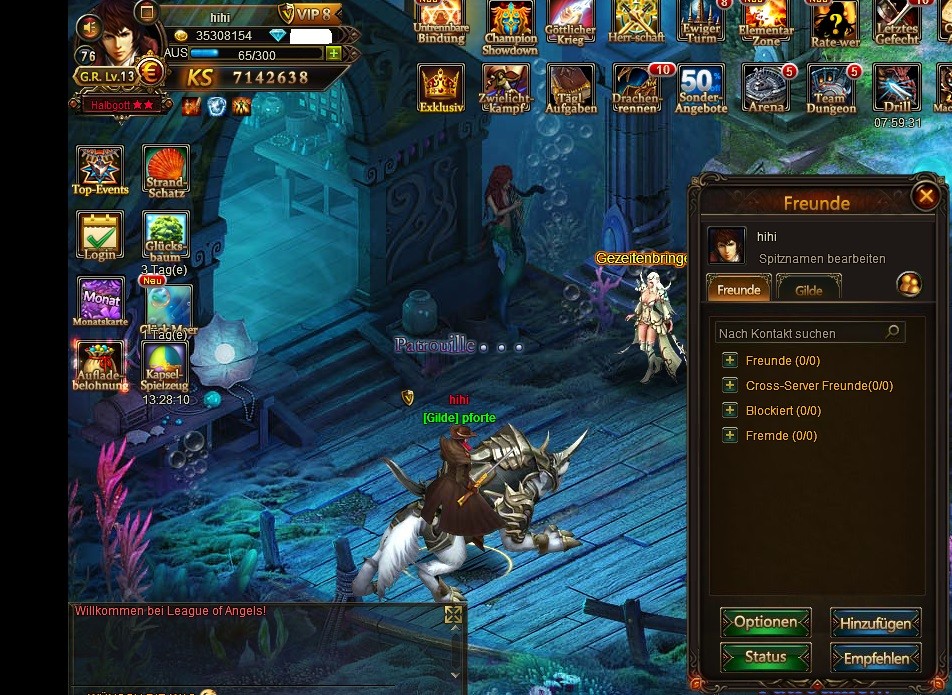This screenshot has width=952, height=695.
Task: Close the Freunde panel
Action: coord(926,196)
